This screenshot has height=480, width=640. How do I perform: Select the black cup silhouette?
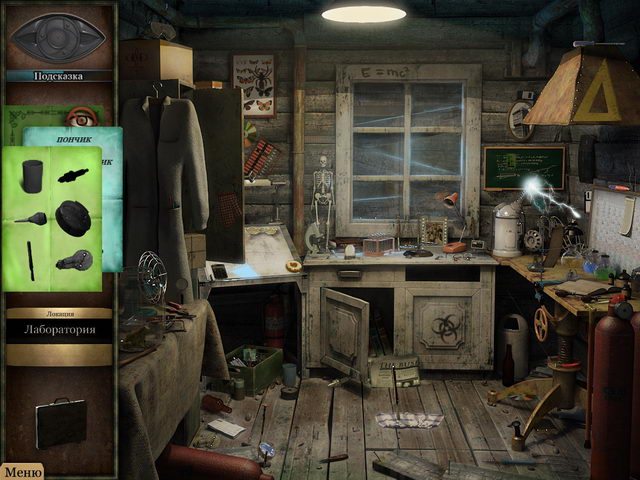[33, 172]
